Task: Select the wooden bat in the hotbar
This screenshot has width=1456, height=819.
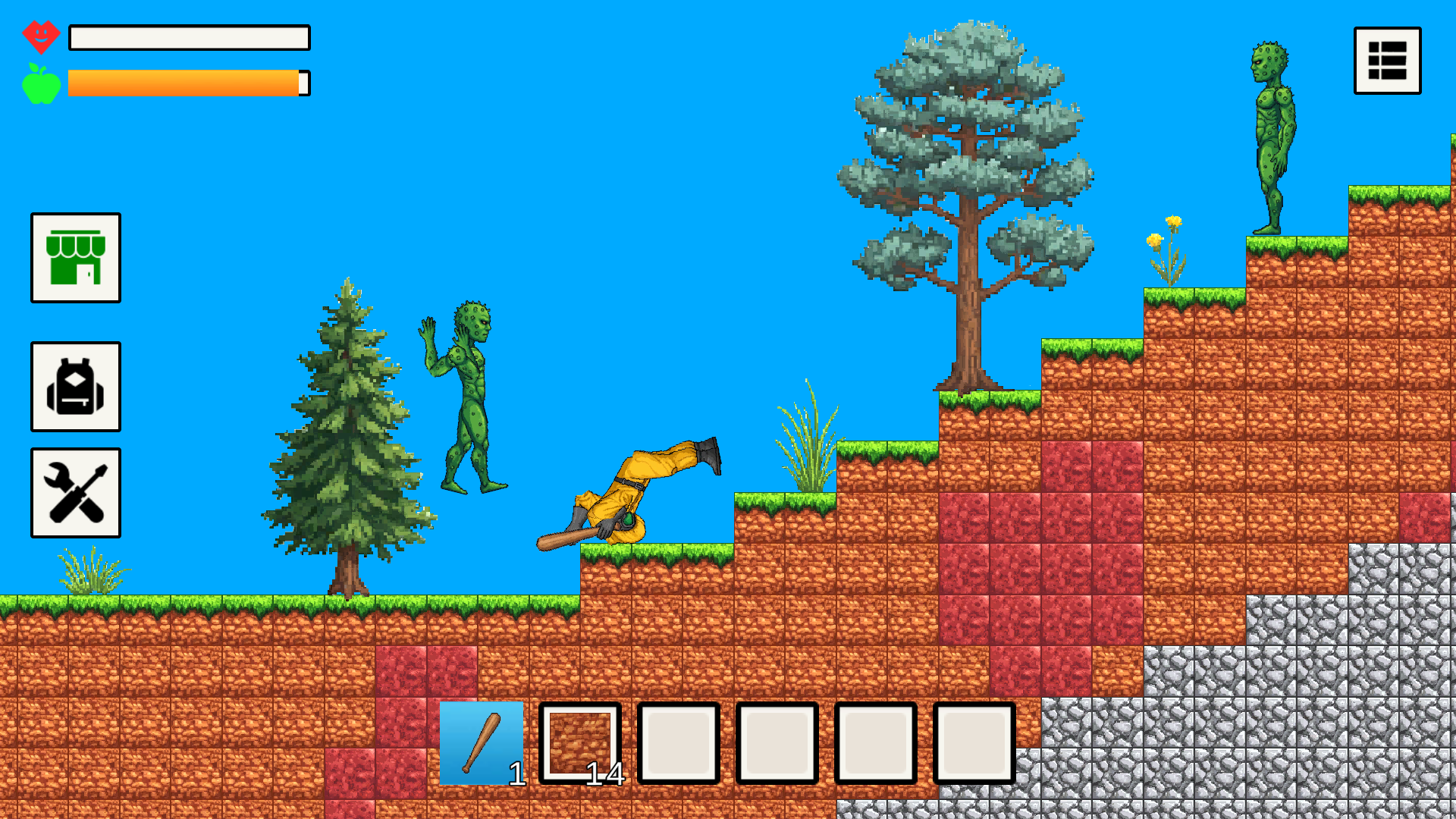Action: coord(481,742)
